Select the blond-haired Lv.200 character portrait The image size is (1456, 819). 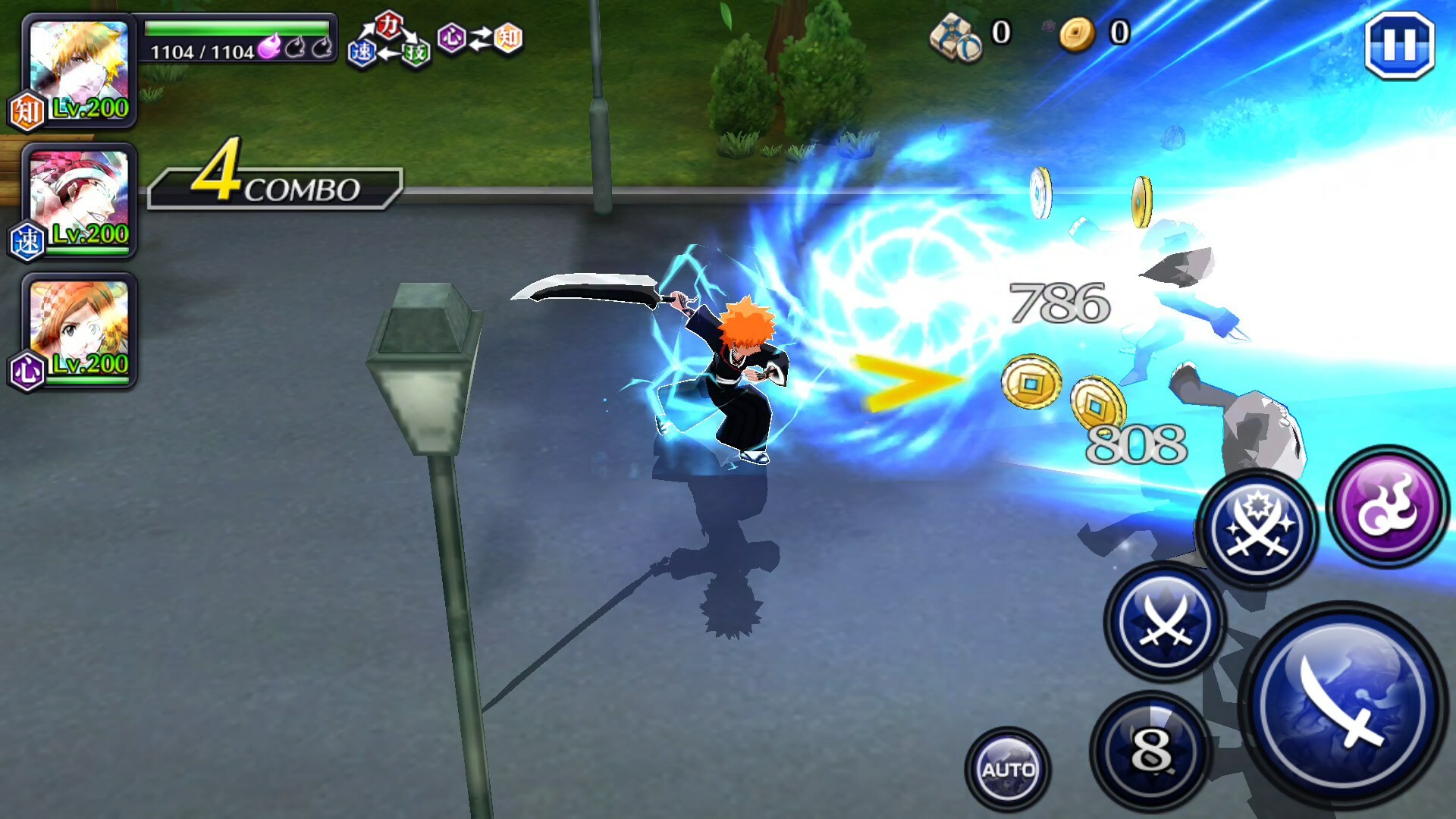point(79,71)
